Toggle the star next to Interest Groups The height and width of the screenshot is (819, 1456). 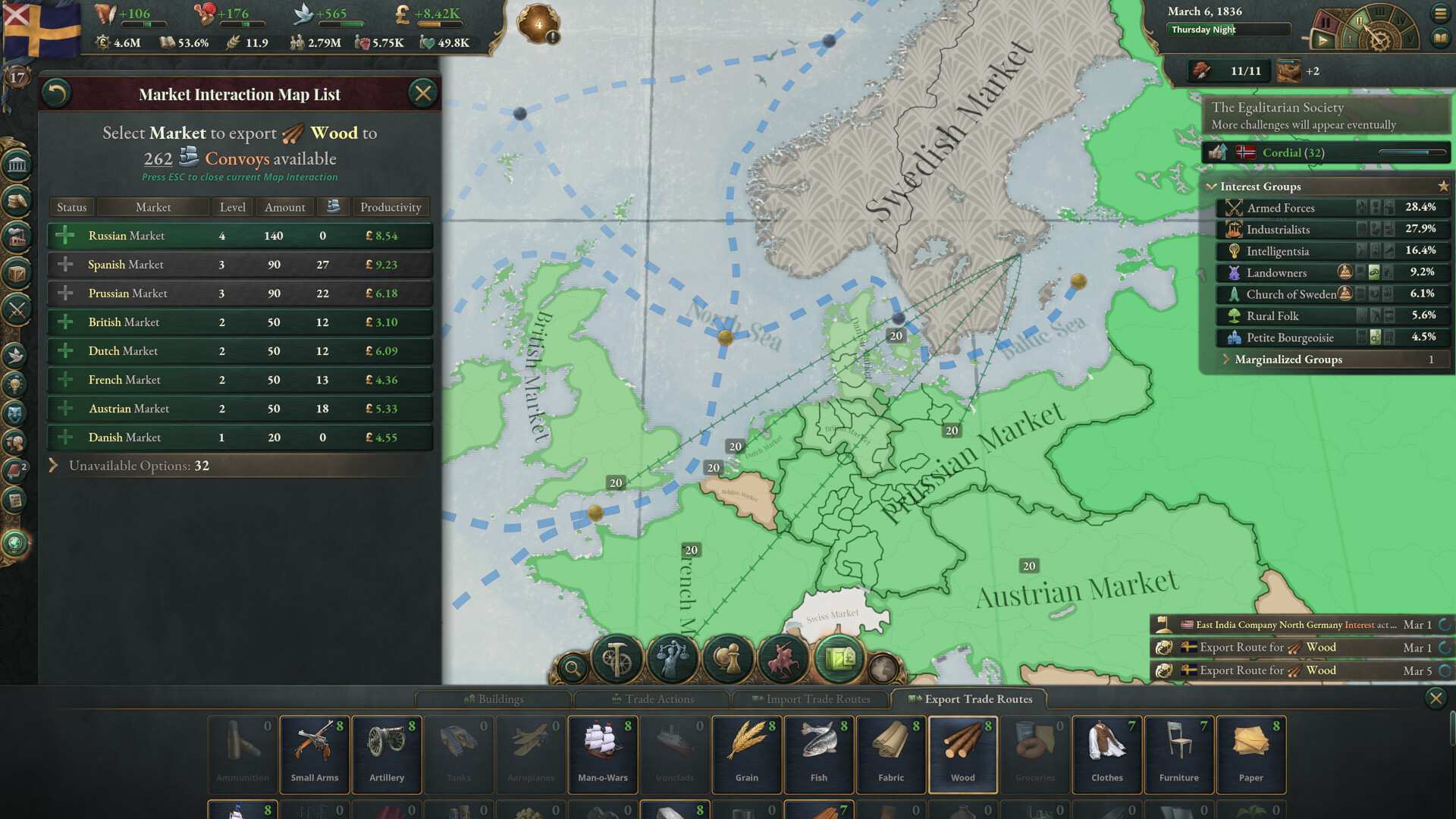click(1445, 185)
